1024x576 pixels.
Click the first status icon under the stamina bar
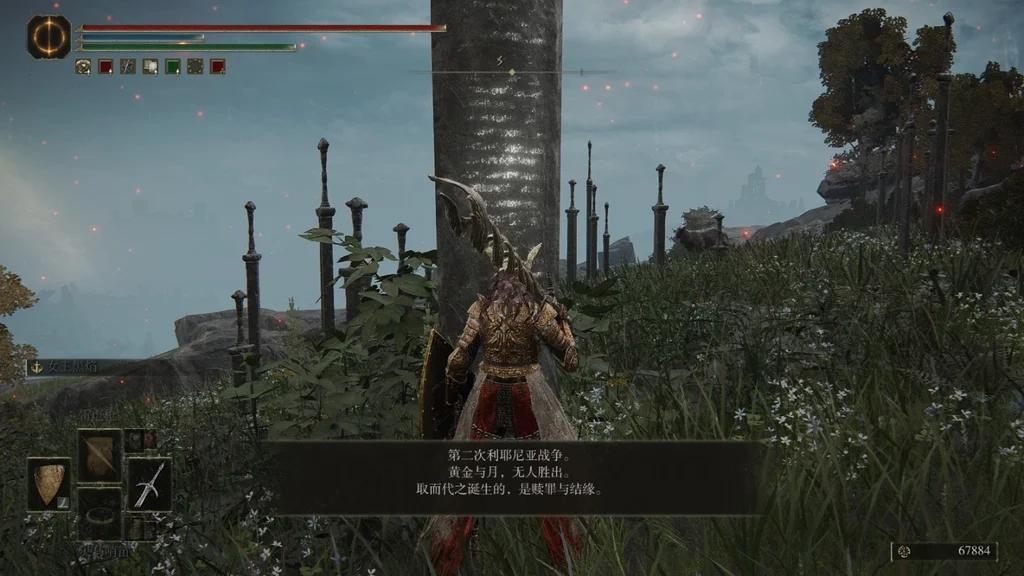[83, 67]
